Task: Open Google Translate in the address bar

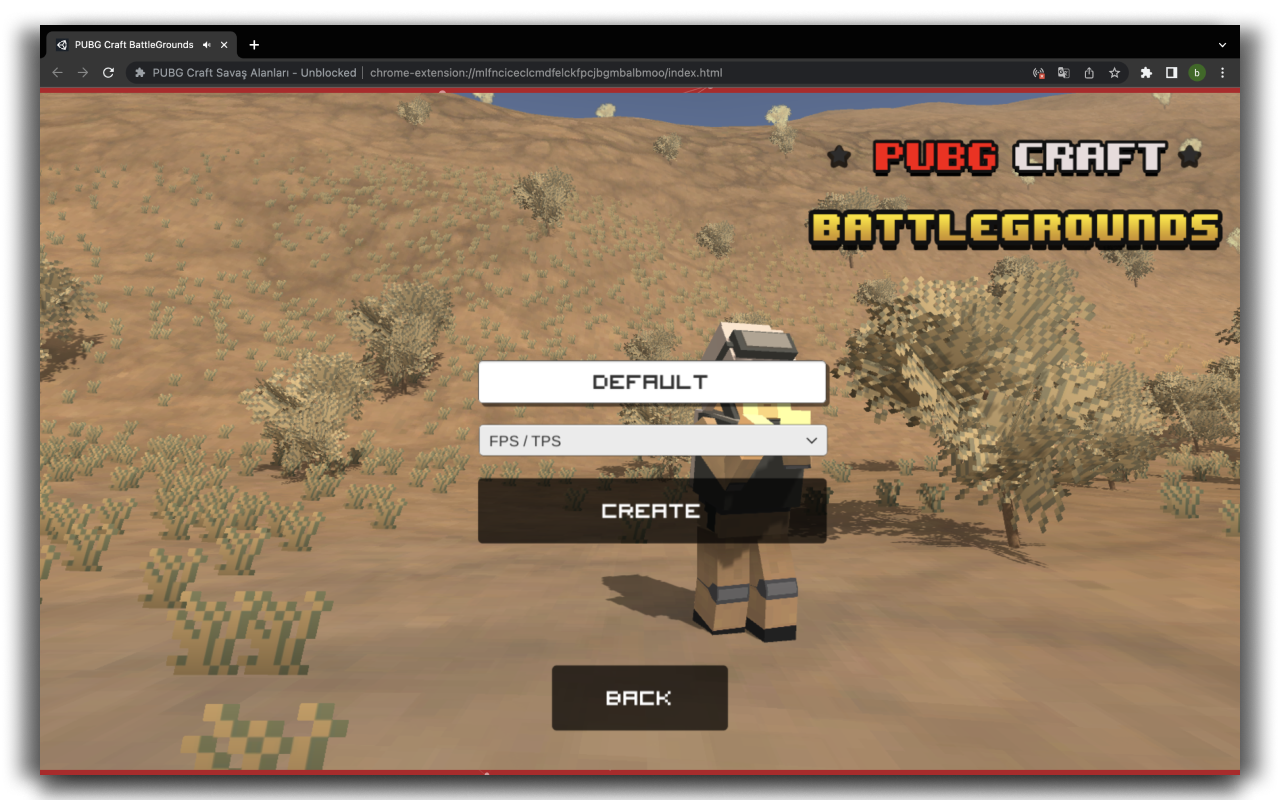Action: click(x=1063, y=72)
